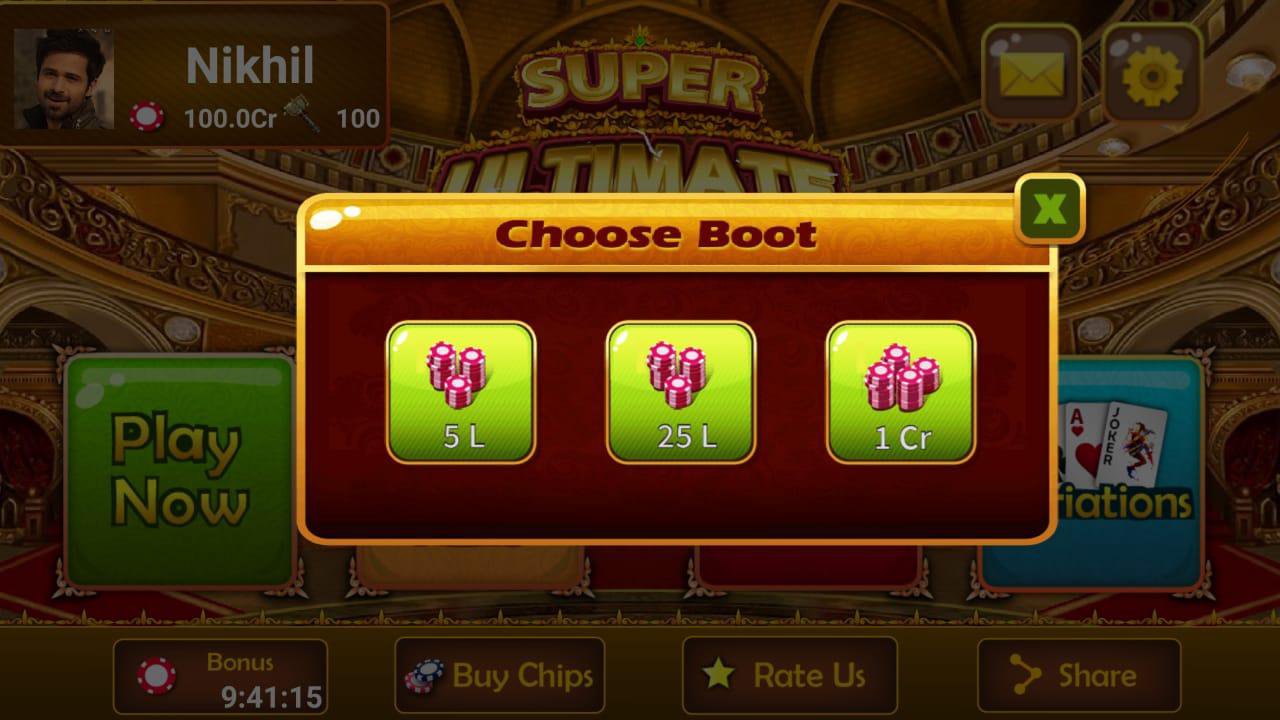This screenshot has height=720, width=1280.
Task: Click Buy Chips at the bottom
Action: 498,675
